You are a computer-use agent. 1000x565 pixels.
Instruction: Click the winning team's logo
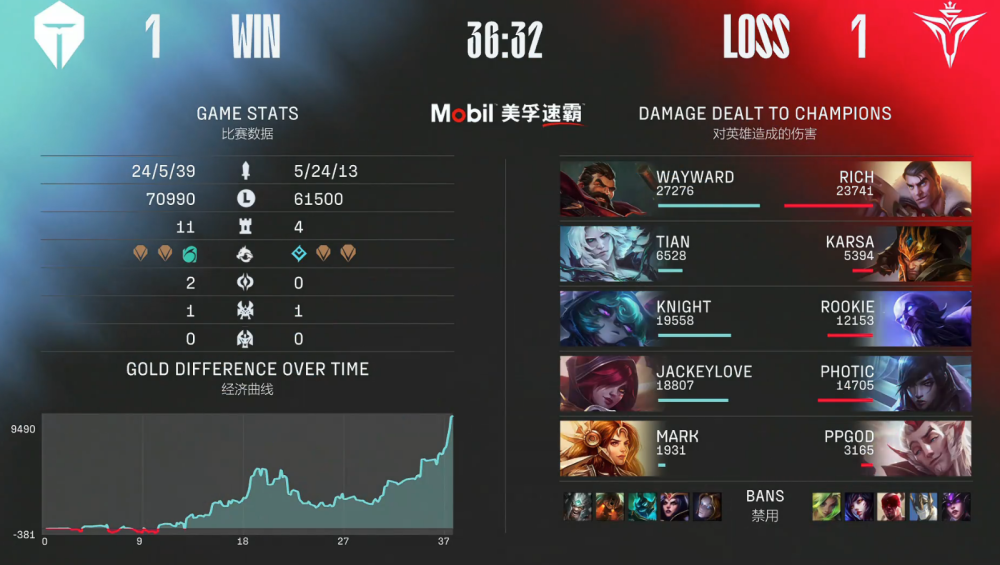coord(59,37)
